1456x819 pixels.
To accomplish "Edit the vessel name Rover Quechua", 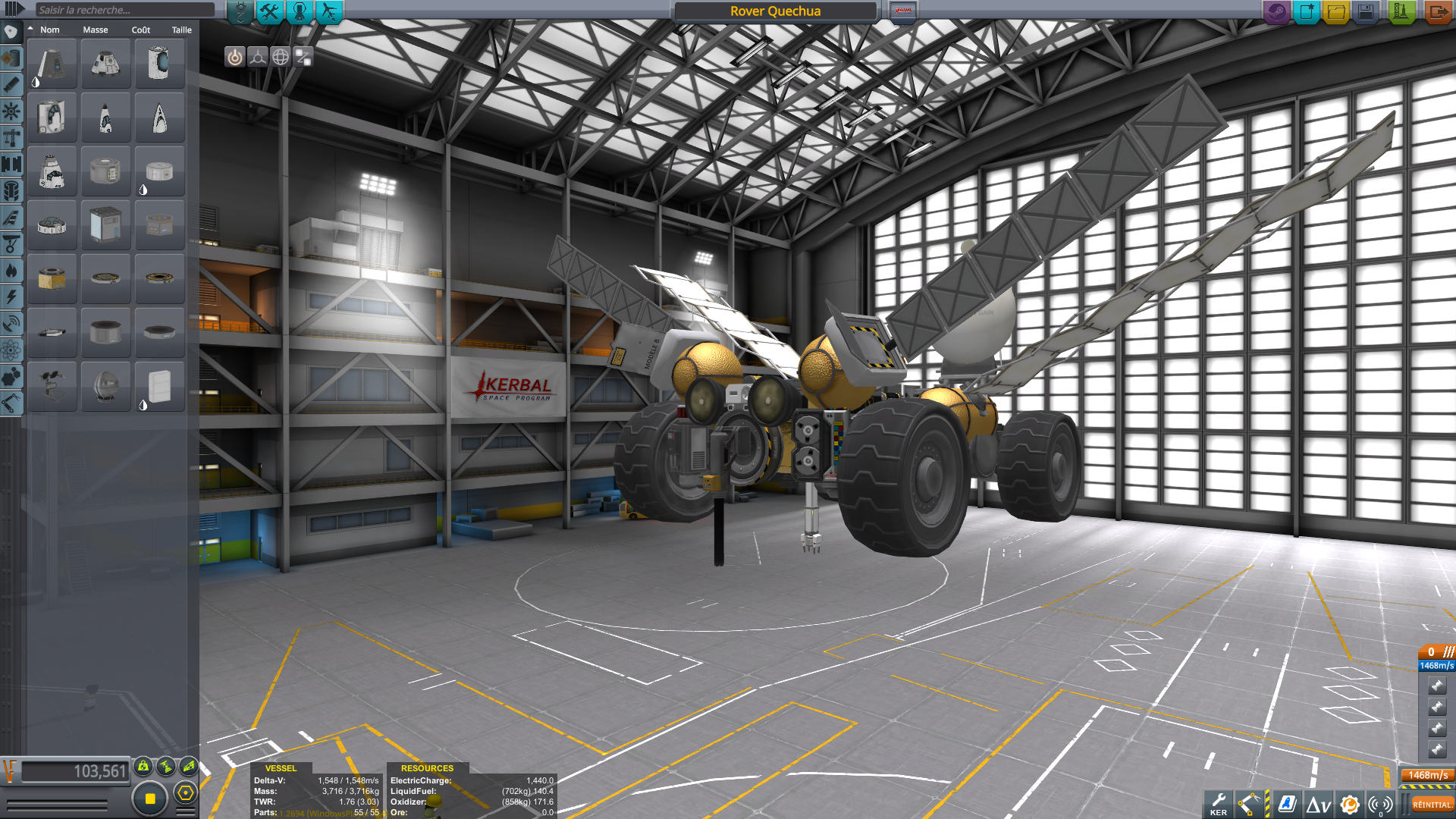I will 775,11.
